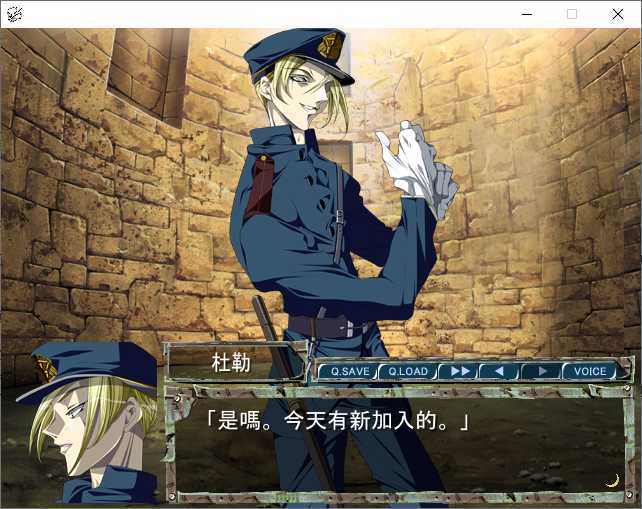
Task: Quick save with the Q.SAVE button
Action: [x=350, y=371]
